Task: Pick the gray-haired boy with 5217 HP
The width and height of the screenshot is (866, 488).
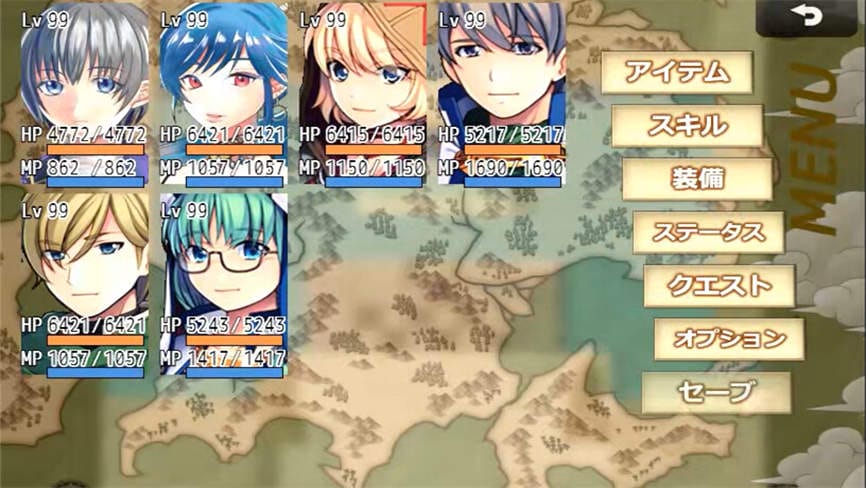Action: (x=501, y=95)
